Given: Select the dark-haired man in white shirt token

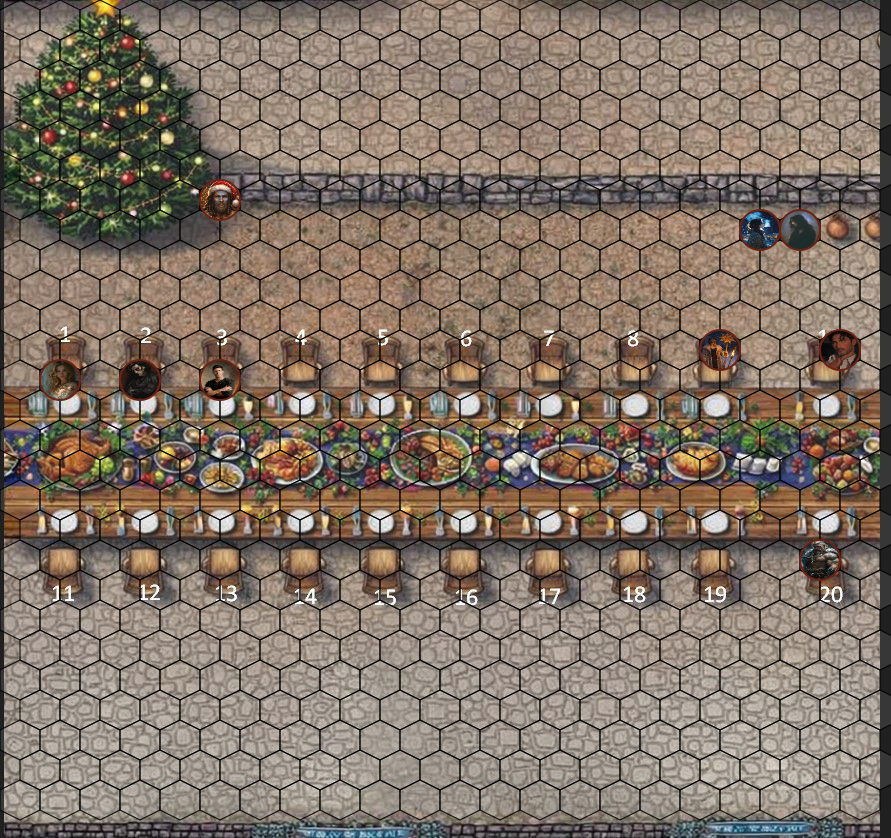Looking at the screenshot, I should pos(839,350).
